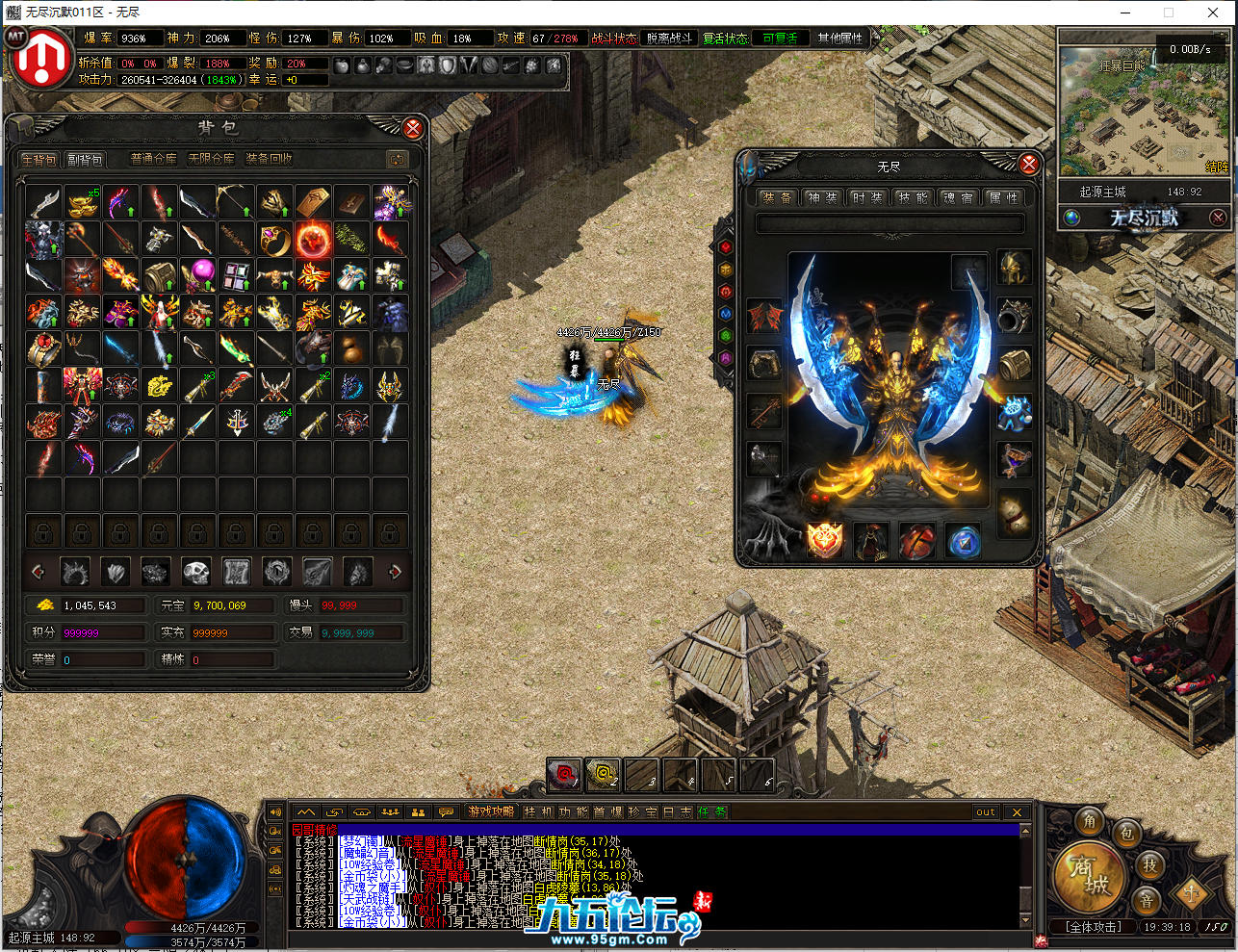The image size is (1238, 952).
Task: Select the flaming red orb item
Action: (x=313, y=239)
